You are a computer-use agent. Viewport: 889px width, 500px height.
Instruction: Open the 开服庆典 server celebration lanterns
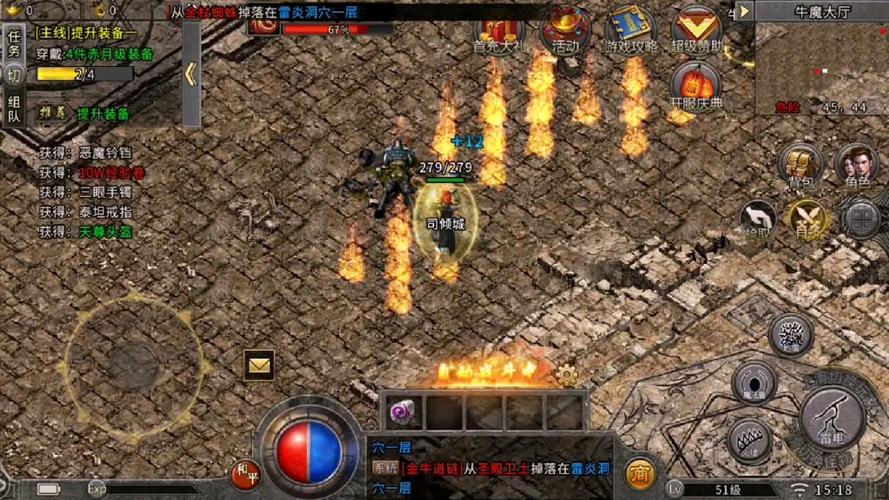696,84
